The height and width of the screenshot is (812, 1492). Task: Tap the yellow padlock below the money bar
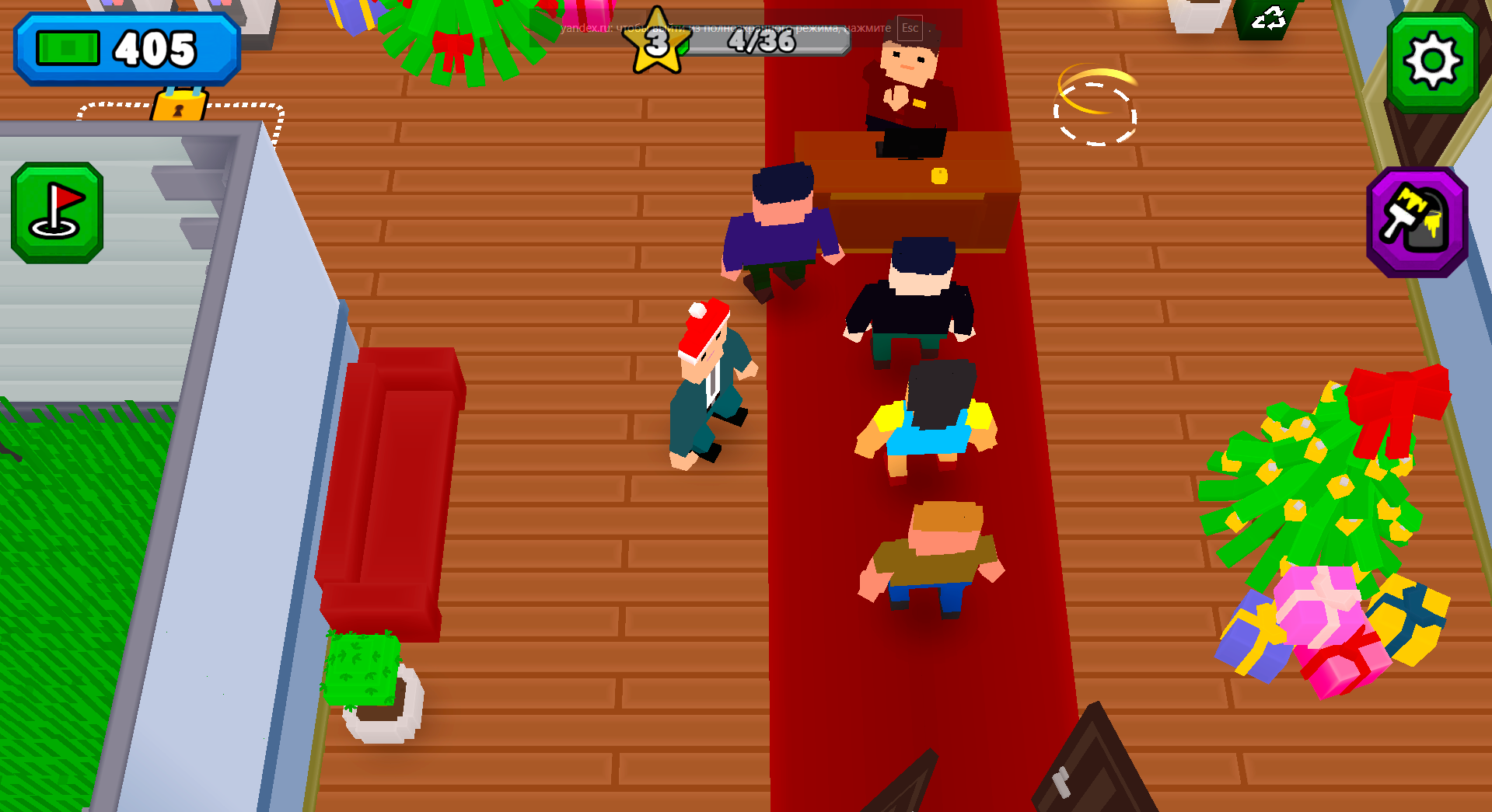180,106
